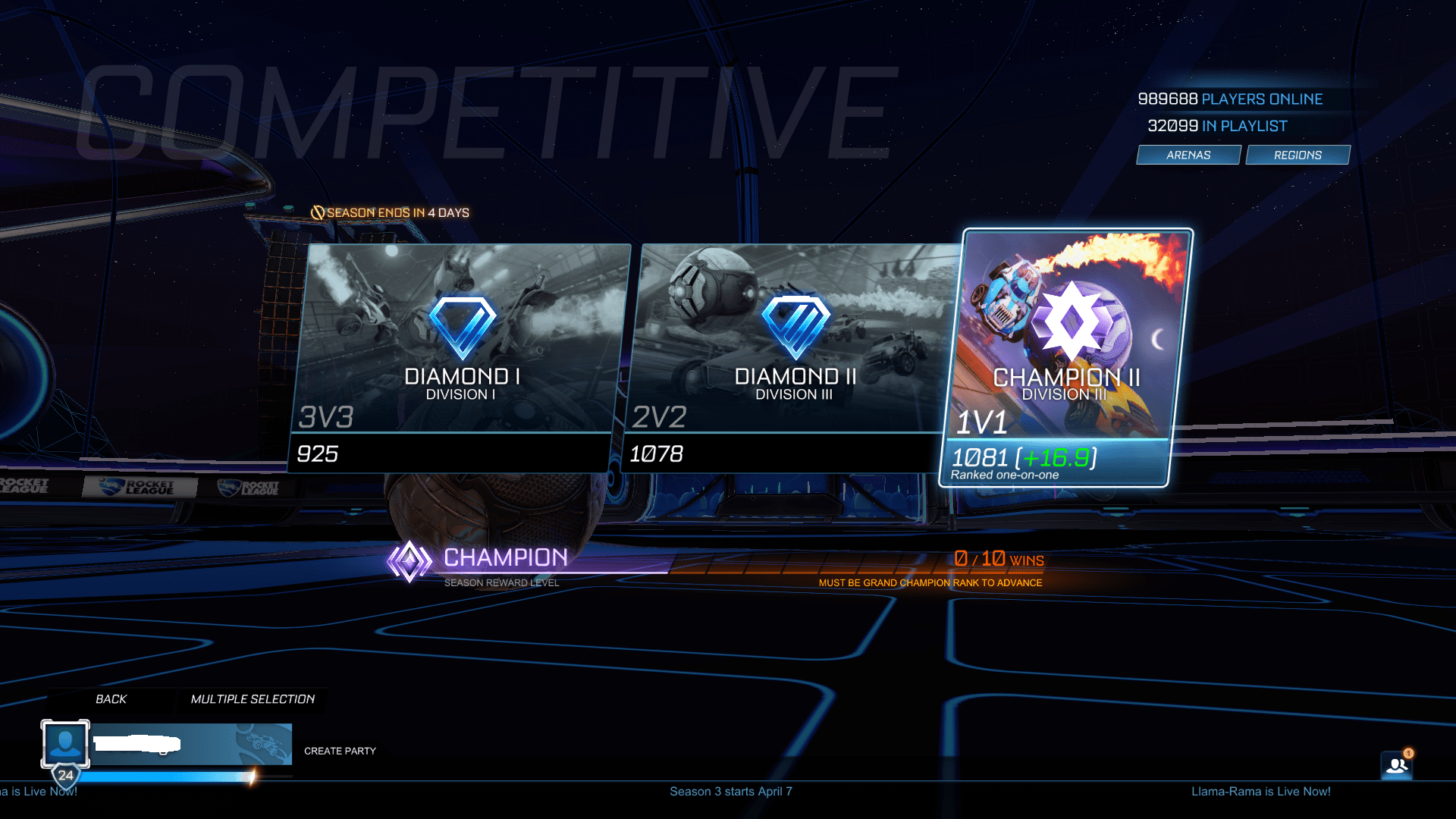Open the friends list icon
Screen dimensions: 1456x819
pyautogui.click(x=1396, y=766)
